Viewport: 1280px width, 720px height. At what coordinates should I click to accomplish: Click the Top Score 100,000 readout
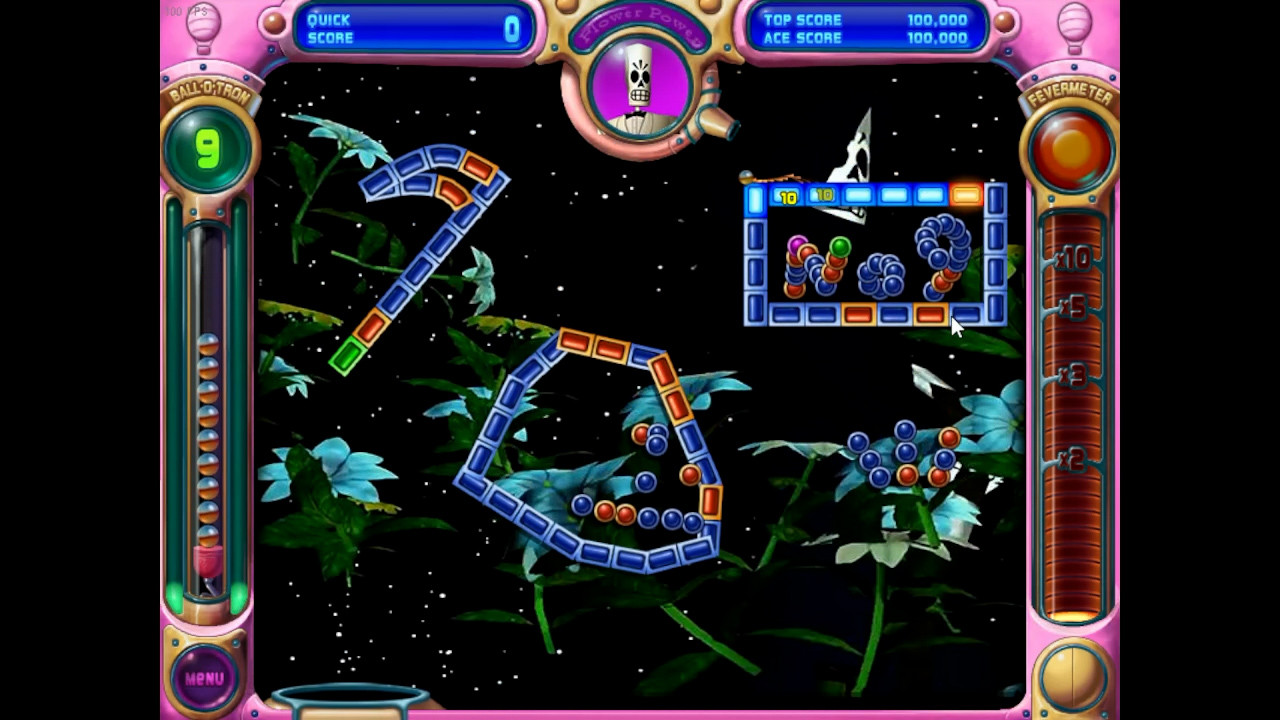pos(866,19)
